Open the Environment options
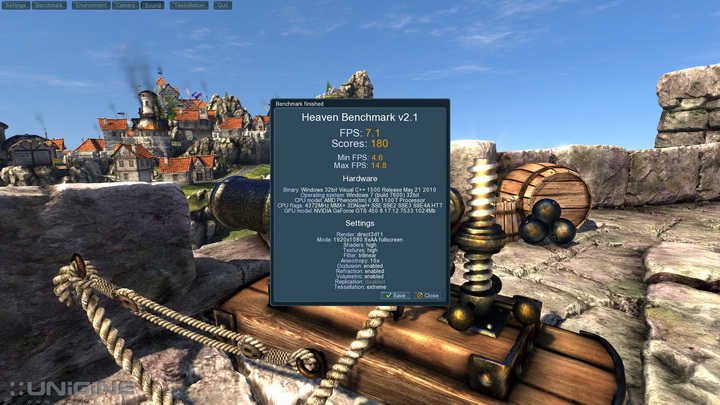 point(90,5)
